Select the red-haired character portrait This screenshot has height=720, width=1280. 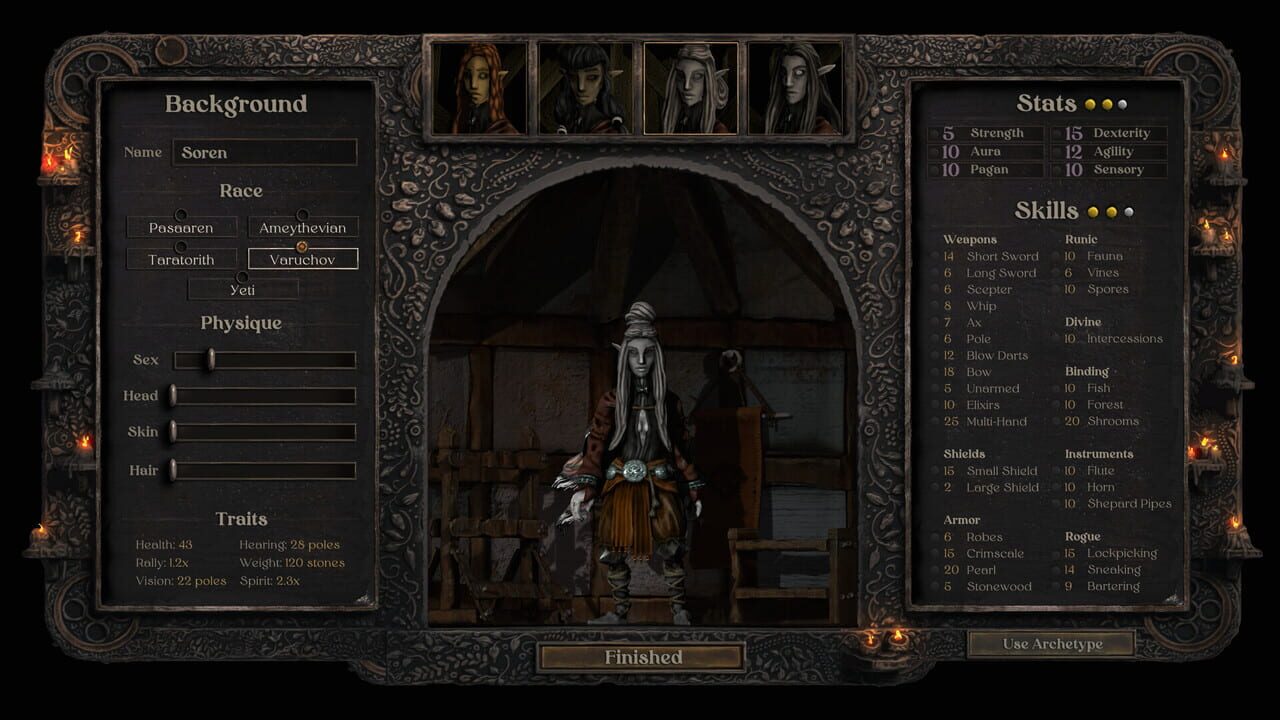[x=476, y=88]
